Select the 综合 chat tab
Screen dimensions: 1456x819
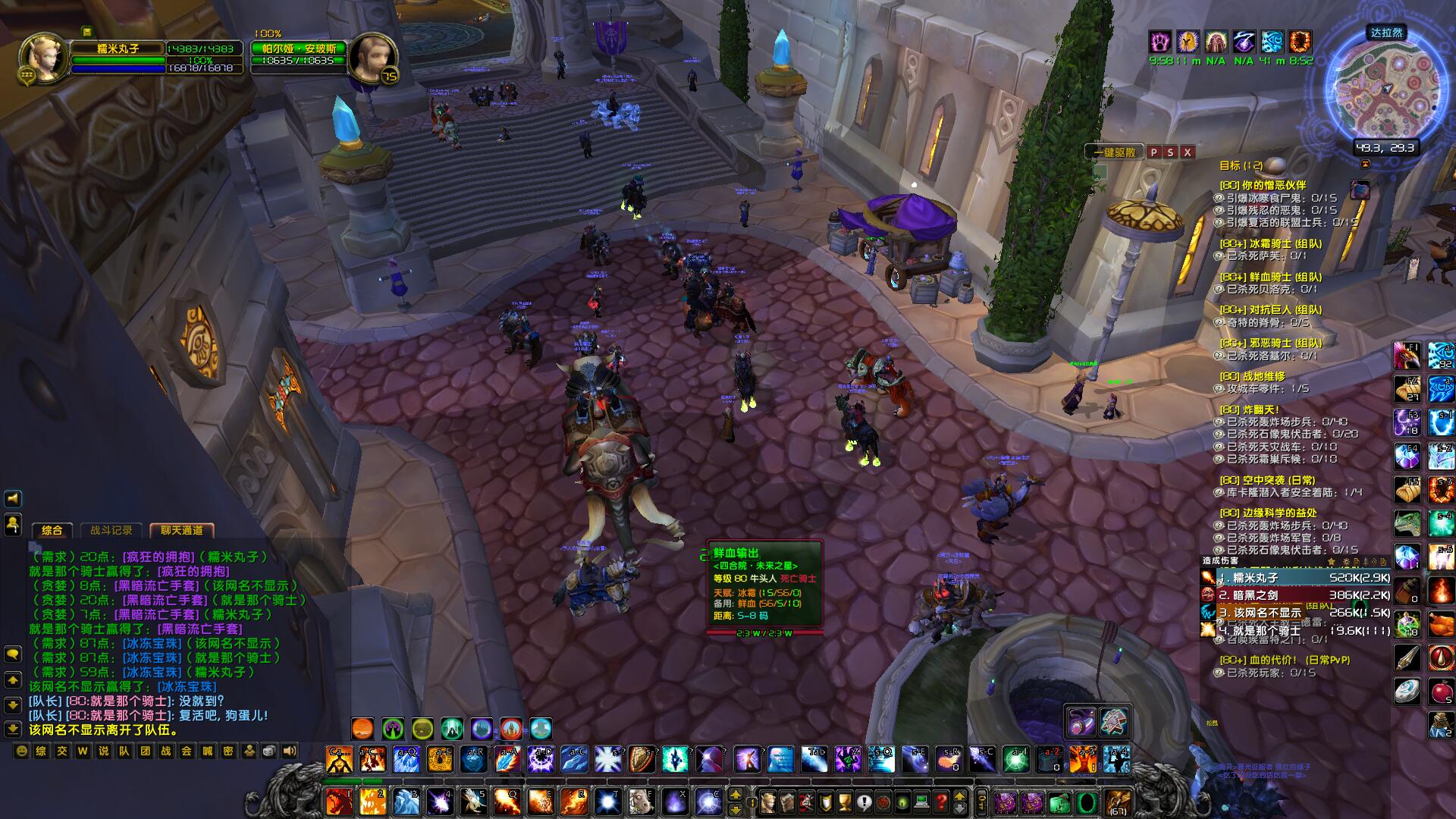pyautogui.click(x=52, y=530)
